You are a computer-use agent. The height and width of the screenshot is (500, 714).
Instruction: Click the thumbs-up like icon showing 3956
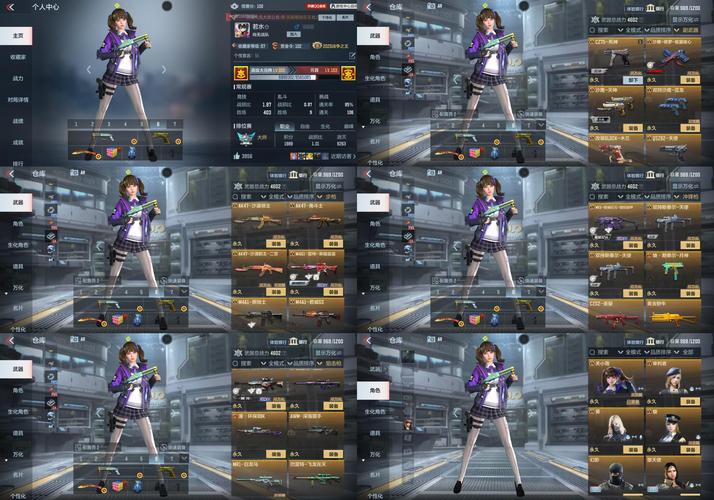coord(239,156)
